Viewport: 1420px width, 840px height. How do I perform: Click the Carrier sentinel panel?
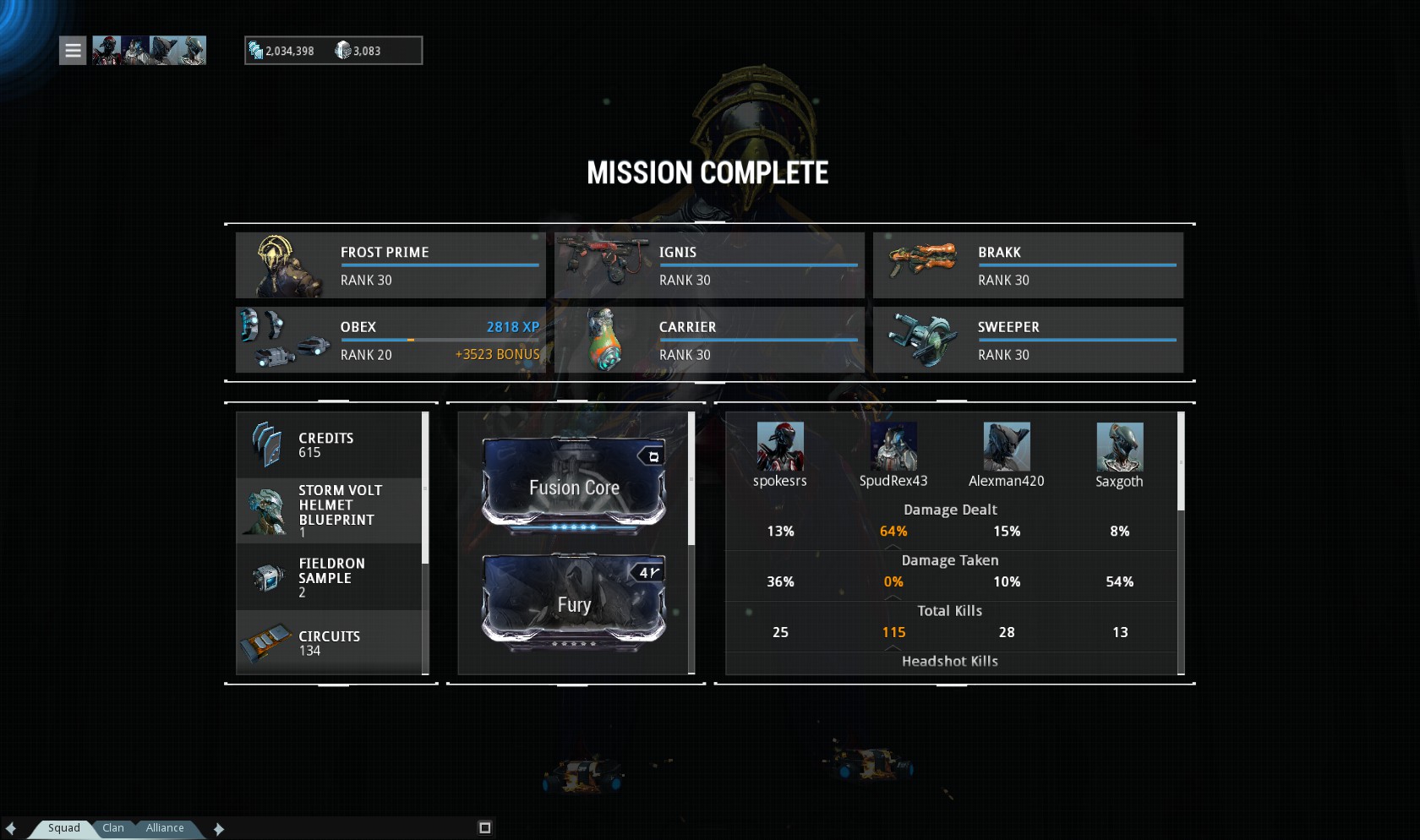[x=709, y=340]
